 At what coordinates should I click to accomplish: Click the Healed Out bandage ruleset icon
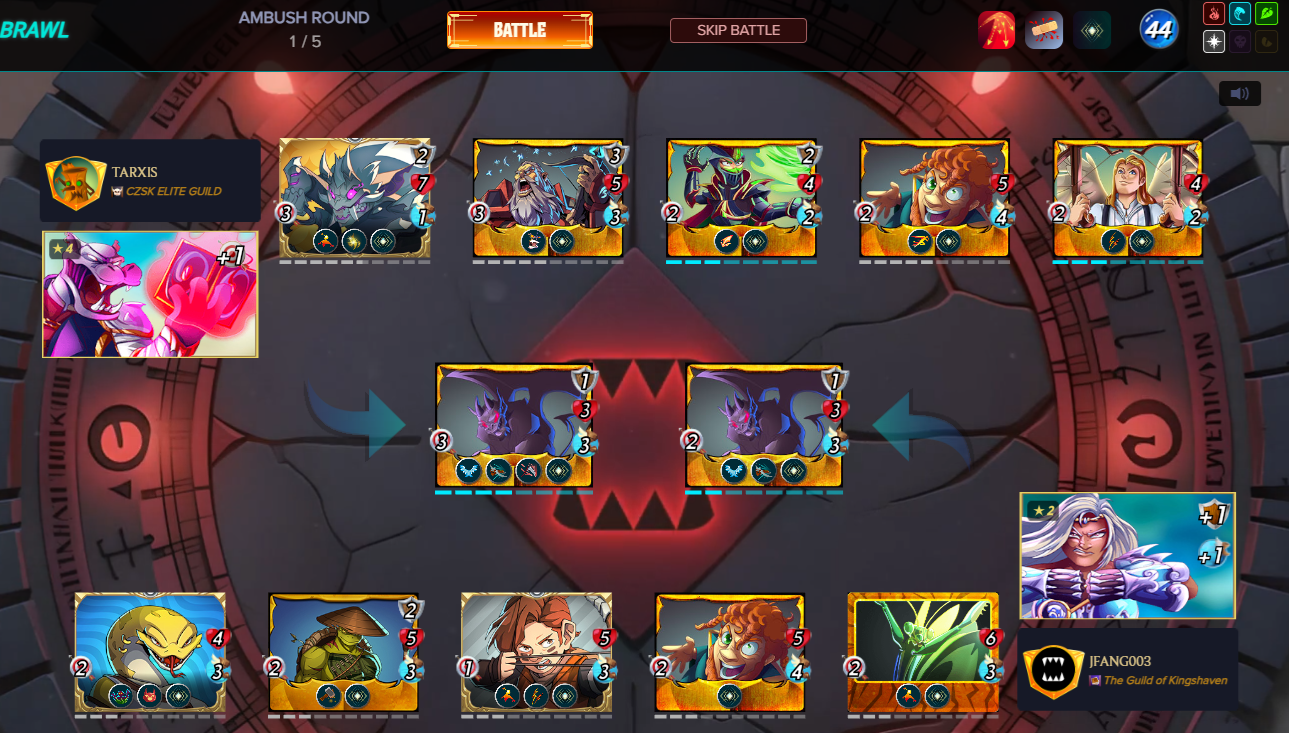pos(1044,29)
